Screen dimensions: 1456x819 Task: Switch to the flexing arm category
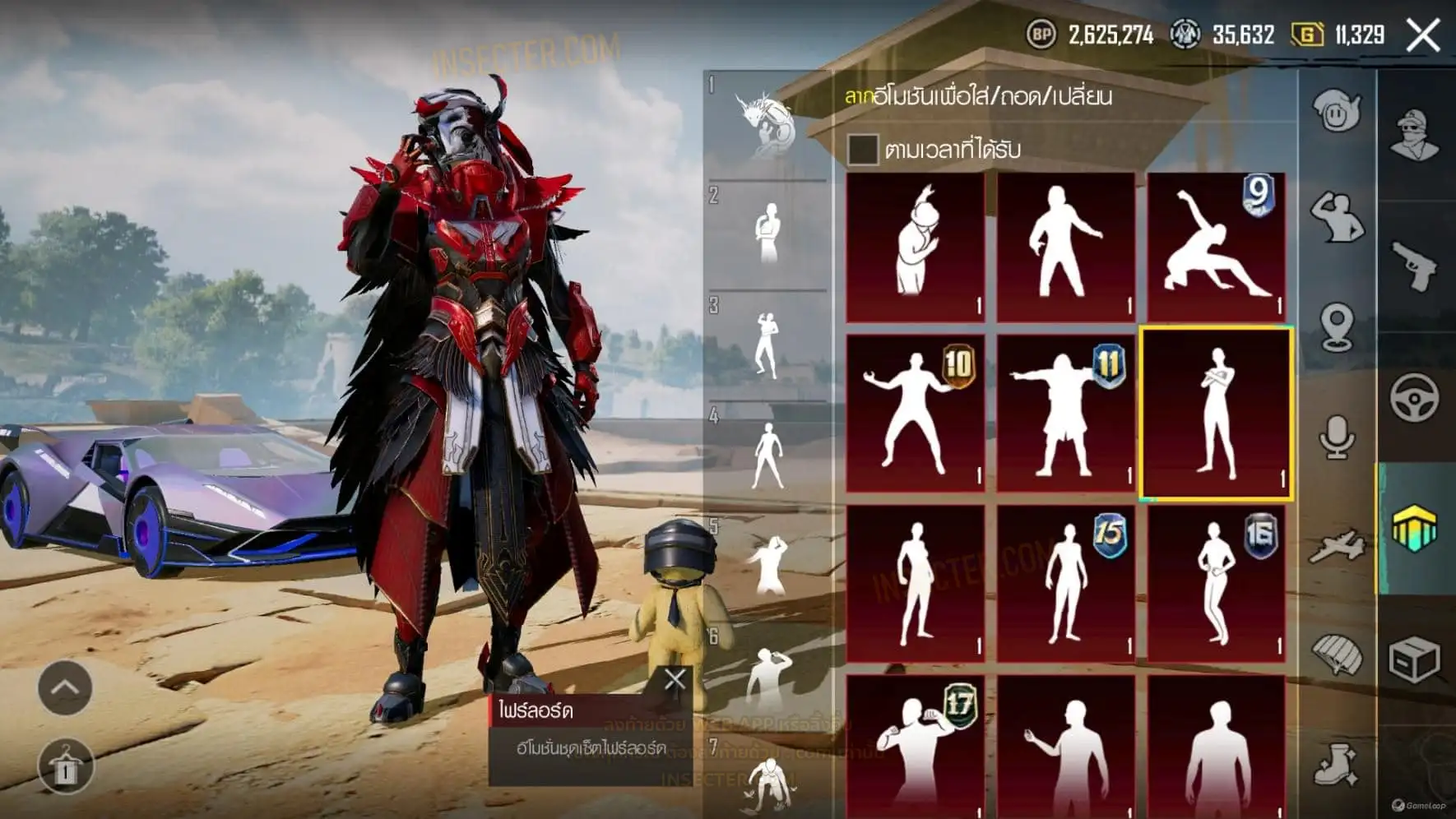1337,218
